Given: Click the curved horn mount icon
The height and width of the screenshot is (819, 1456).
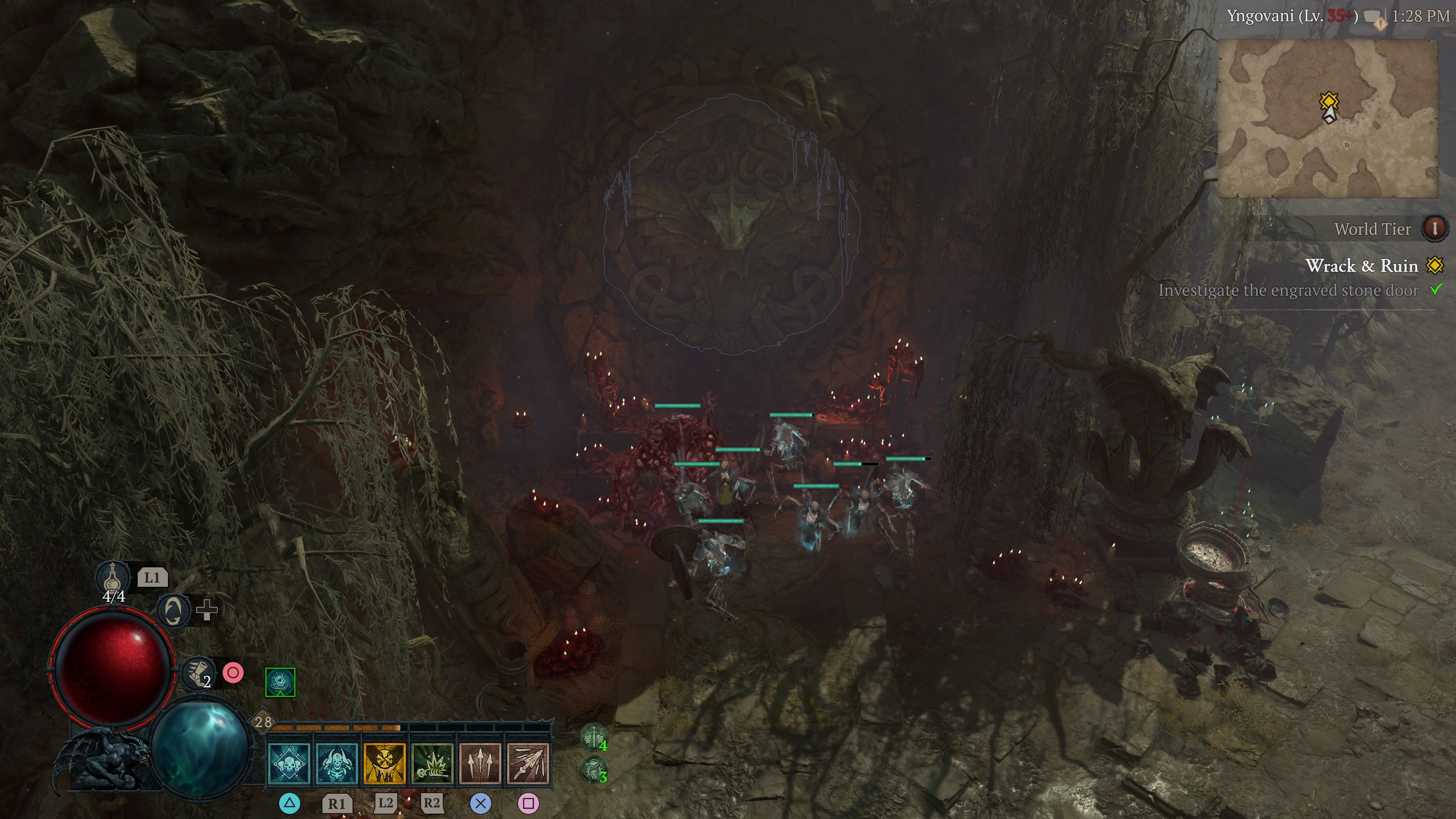Looking at the screenshot, I should tap(173, 610).
